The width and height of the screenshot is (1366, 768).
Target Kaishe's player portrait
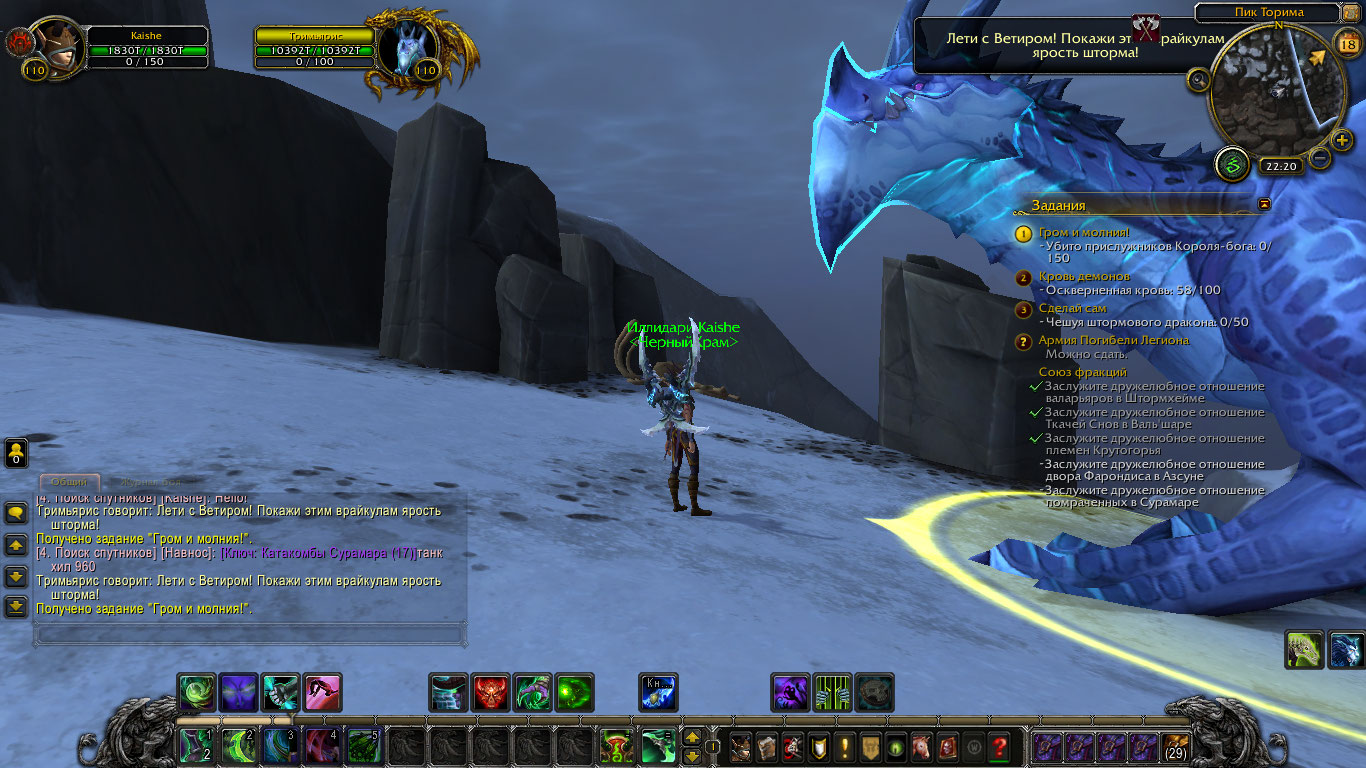[58, 44]
